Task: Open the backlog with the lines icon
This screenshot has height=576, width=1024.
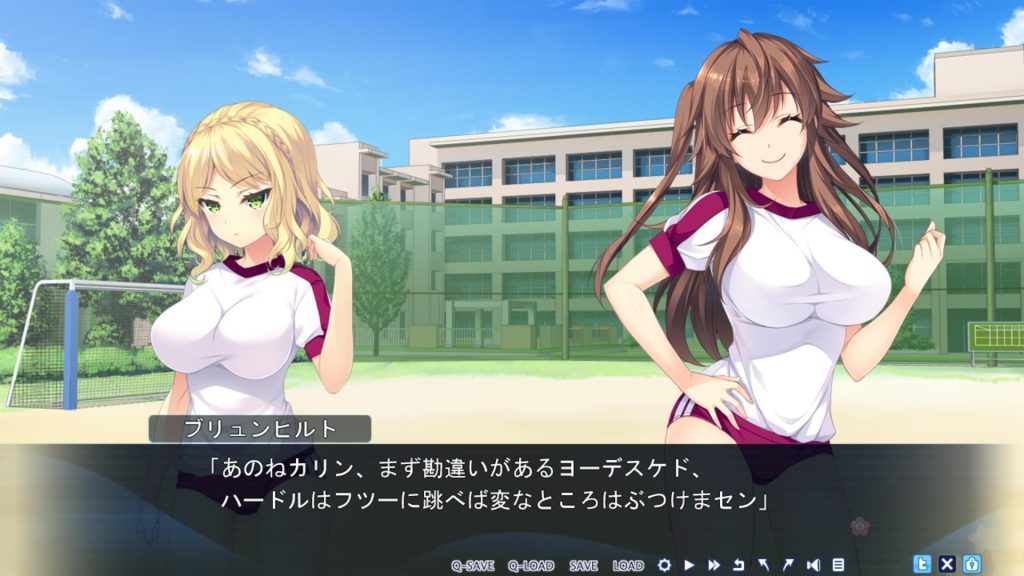Action: pyautogui.click(x=838, y=565)
